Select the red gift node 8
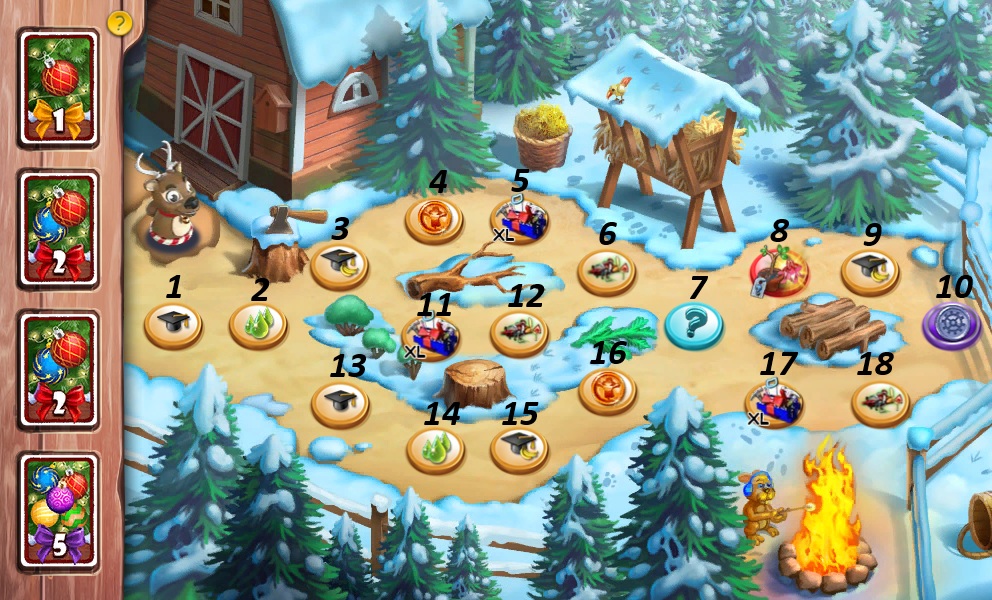 coord(779,271)
